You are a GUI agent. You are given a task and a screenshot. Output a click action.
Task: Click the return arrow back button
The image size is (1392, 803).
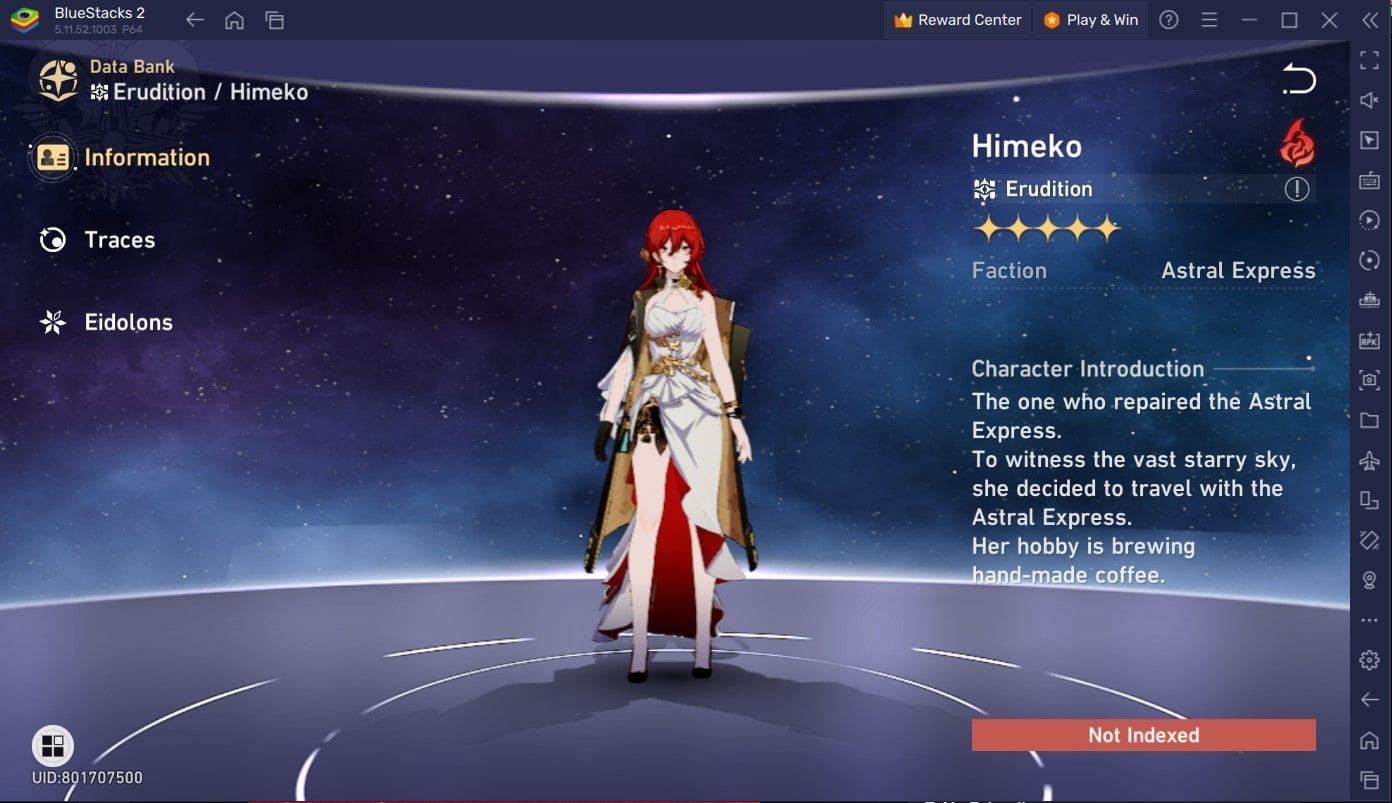tap(1298, 80)
